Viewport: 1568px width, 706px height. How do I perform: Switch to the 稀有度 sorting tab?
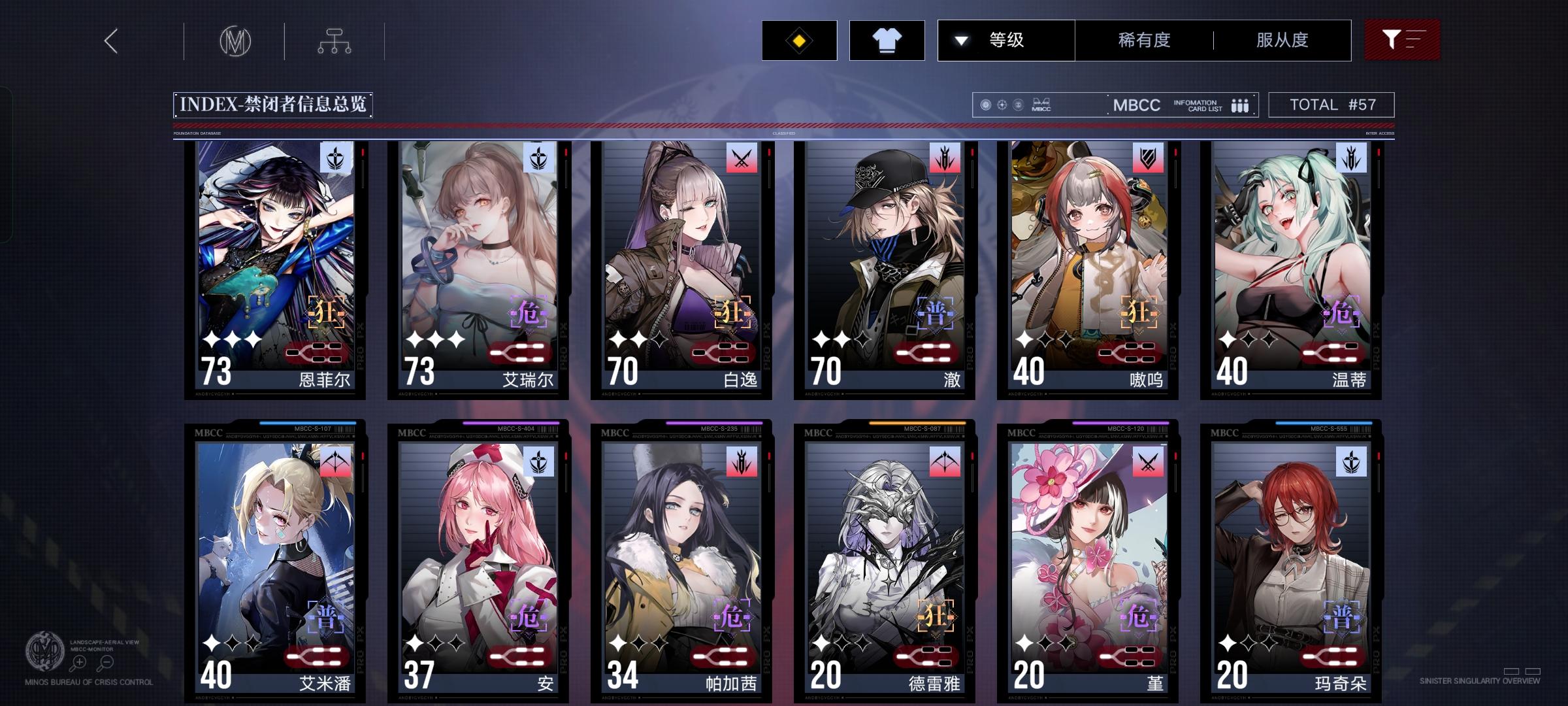[x=1143, y=40]
